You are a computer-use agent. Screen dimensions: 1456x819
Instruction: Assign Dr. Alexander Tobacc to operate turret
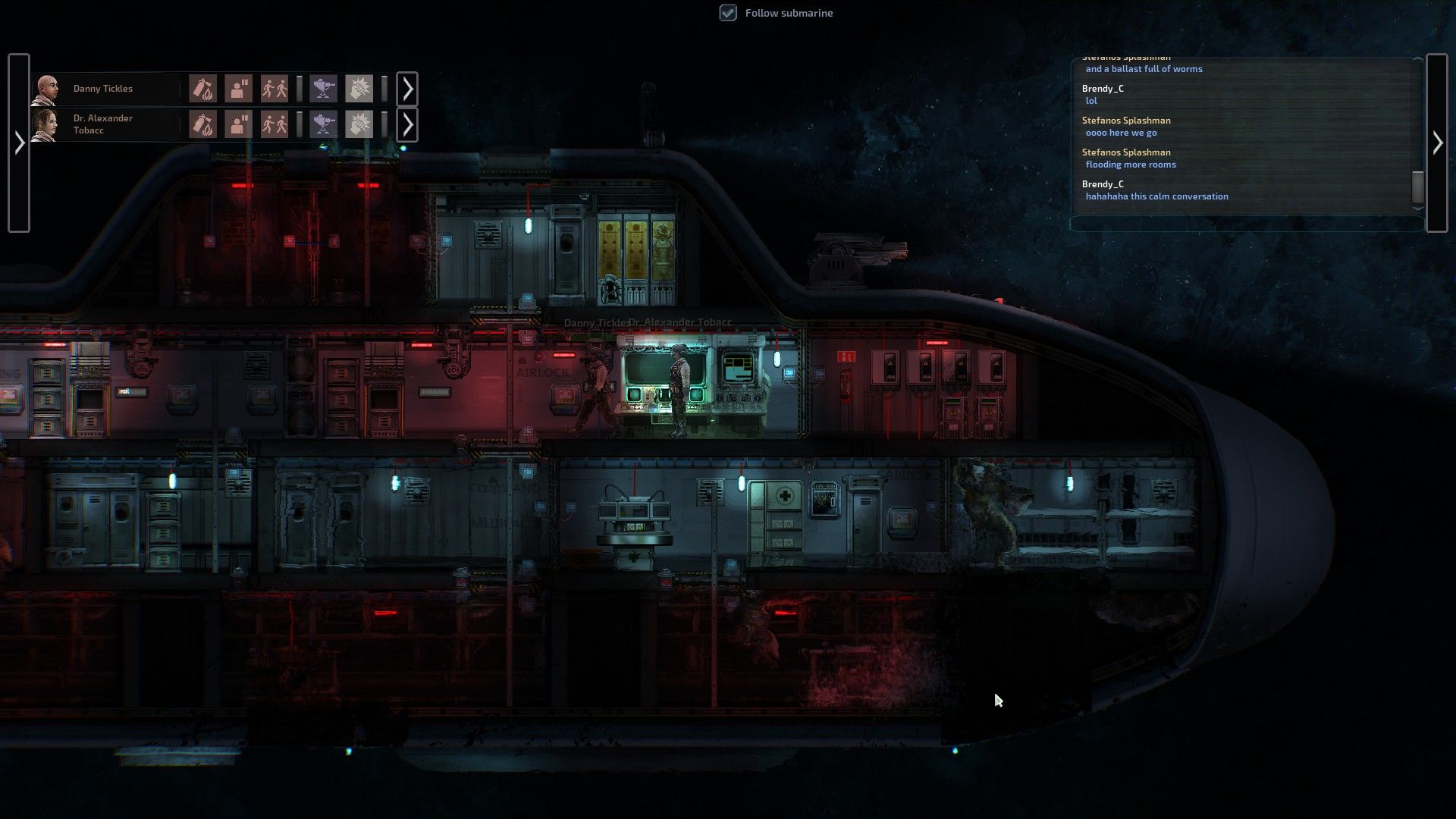[324, 124]
